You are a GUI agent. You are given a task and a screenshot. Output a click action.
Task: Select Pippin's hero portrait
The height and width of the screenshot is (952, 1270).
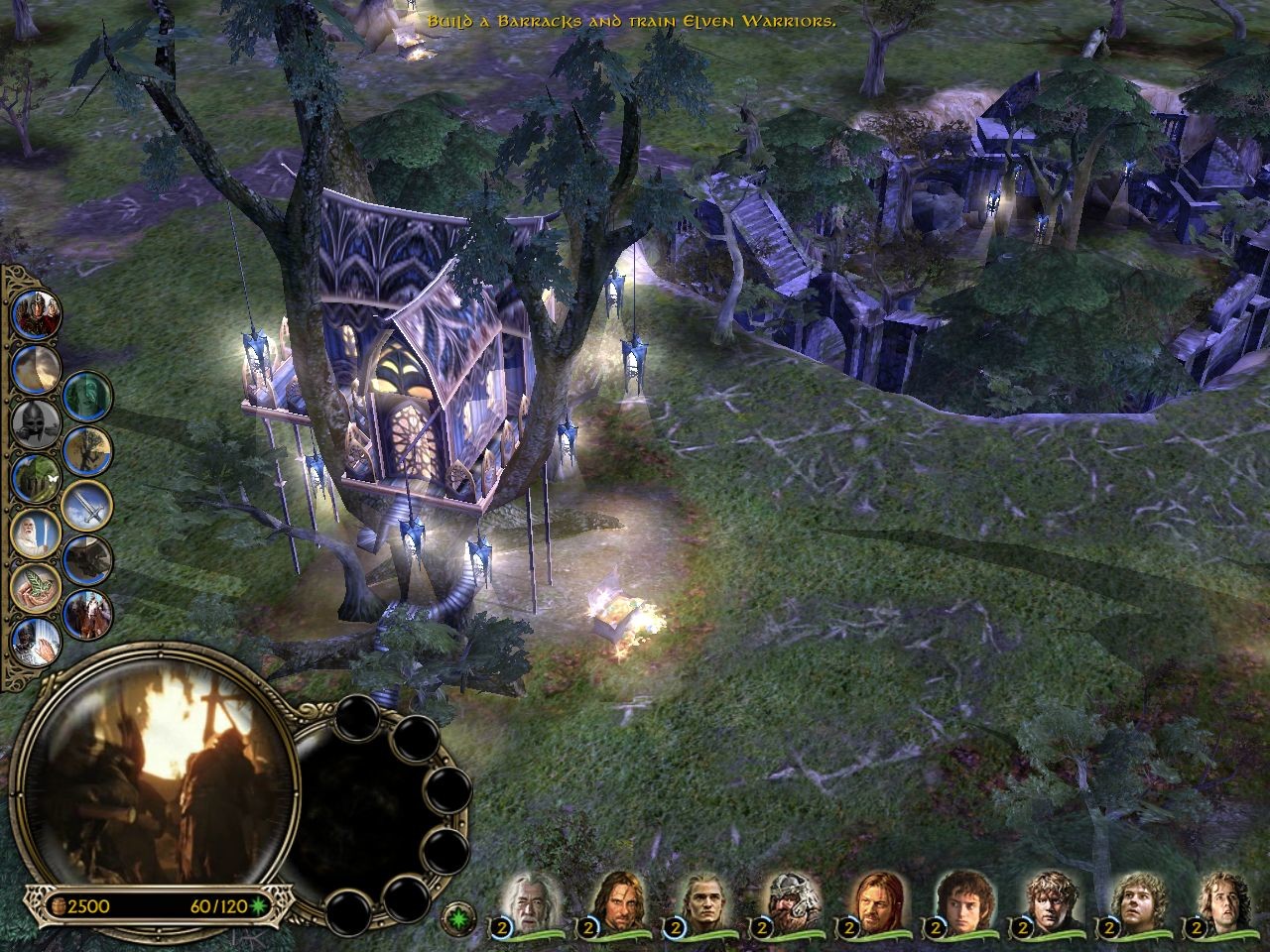click(1220, 900)
